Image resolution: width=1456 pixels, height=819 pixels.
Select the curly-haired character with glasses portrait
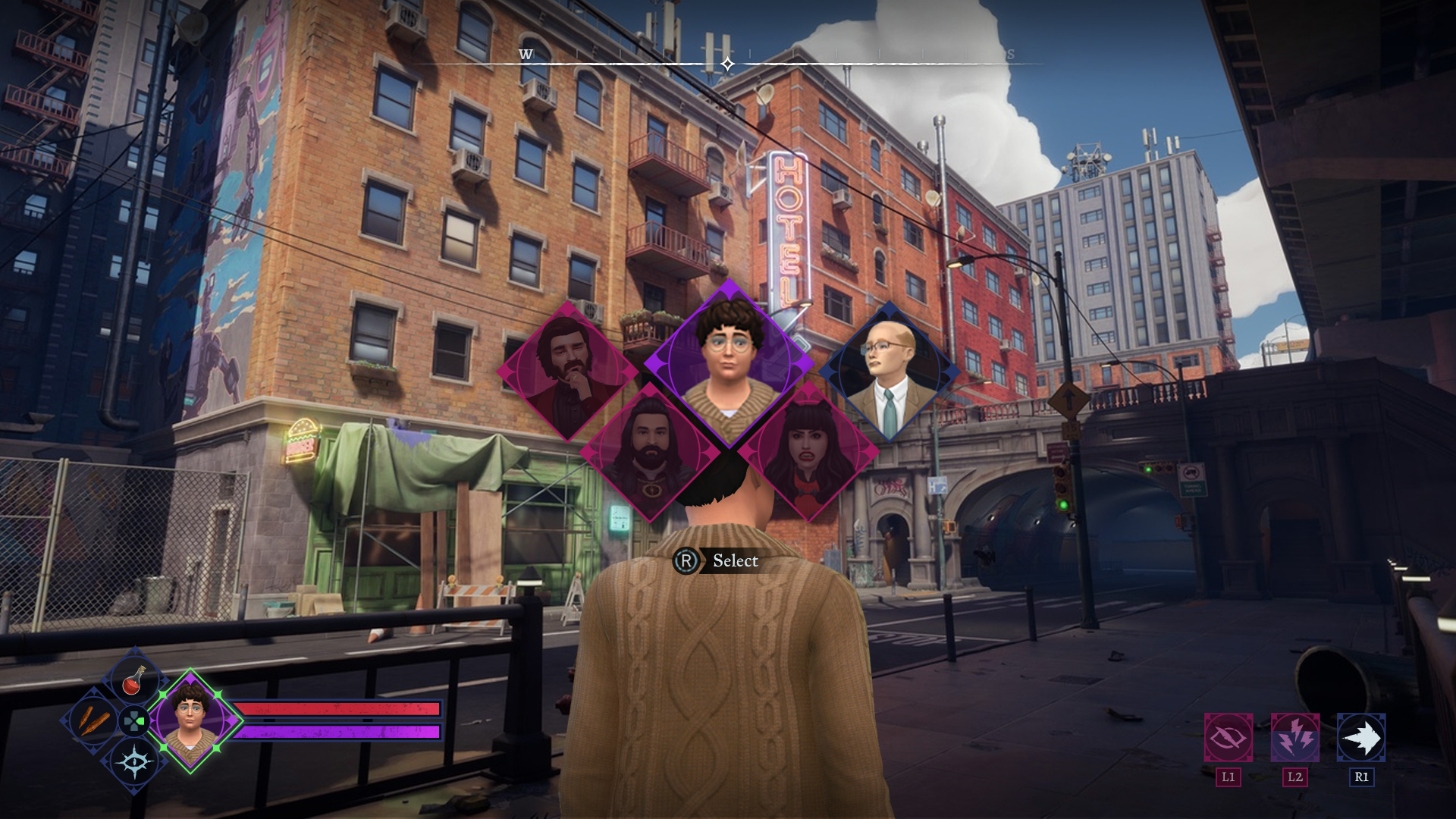tap(728, 362)
